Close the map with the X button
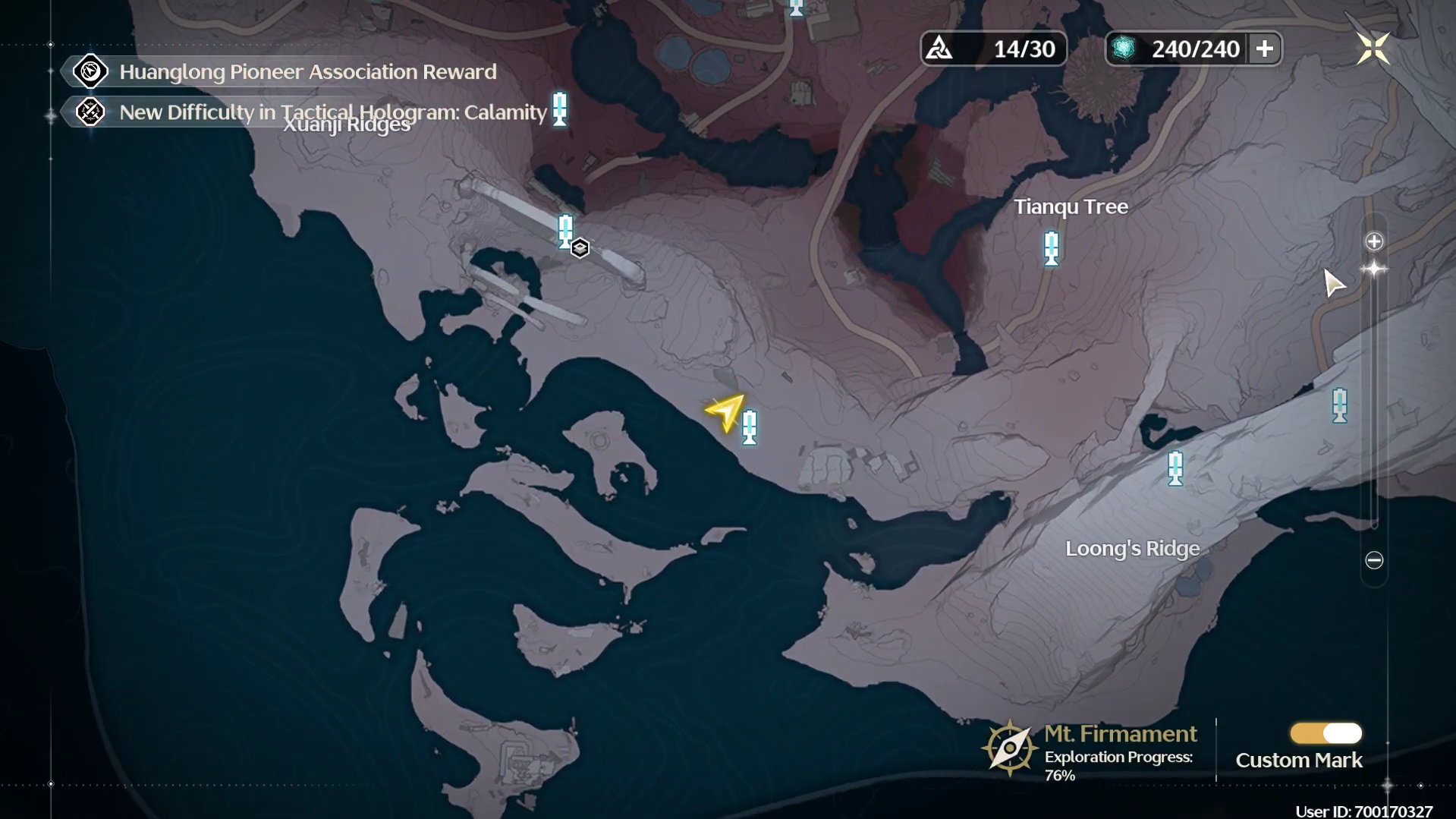Image resolution: width=1456 pixels, height=819 pixels. point(1373,49)
